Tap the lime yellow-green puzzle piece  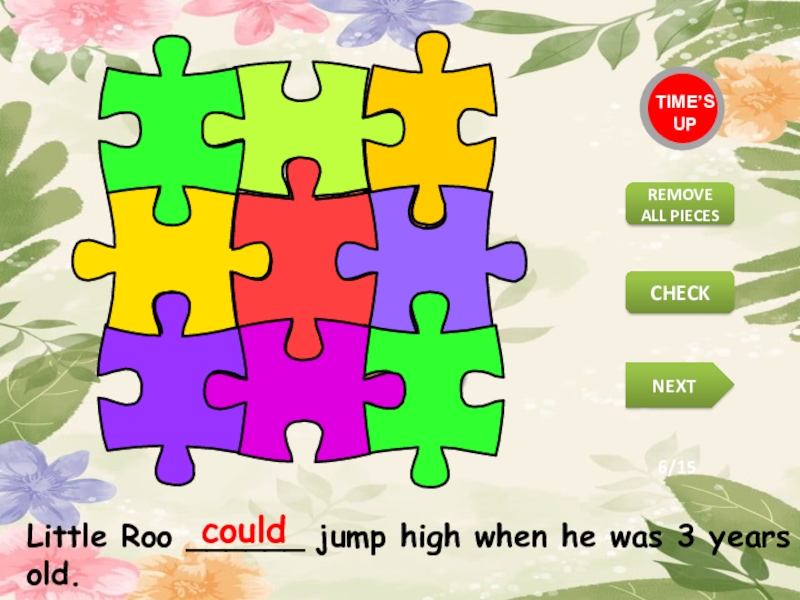[x=300, y=125]
